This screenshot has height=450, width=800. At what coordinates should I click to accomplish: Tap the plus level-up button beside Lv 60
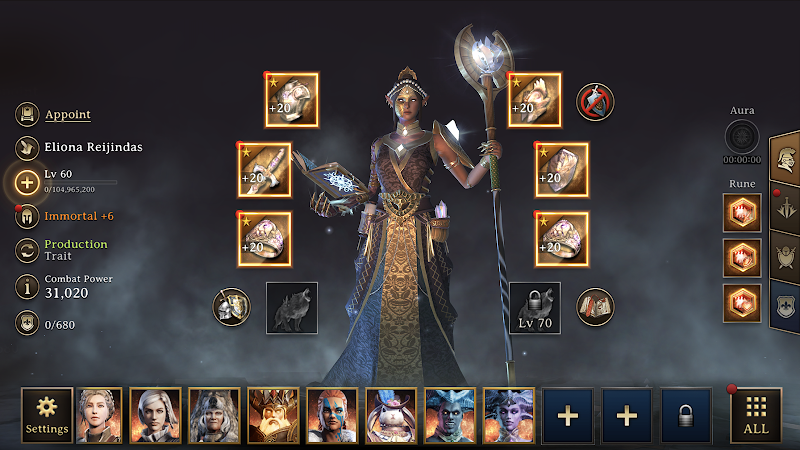[27, 181]
